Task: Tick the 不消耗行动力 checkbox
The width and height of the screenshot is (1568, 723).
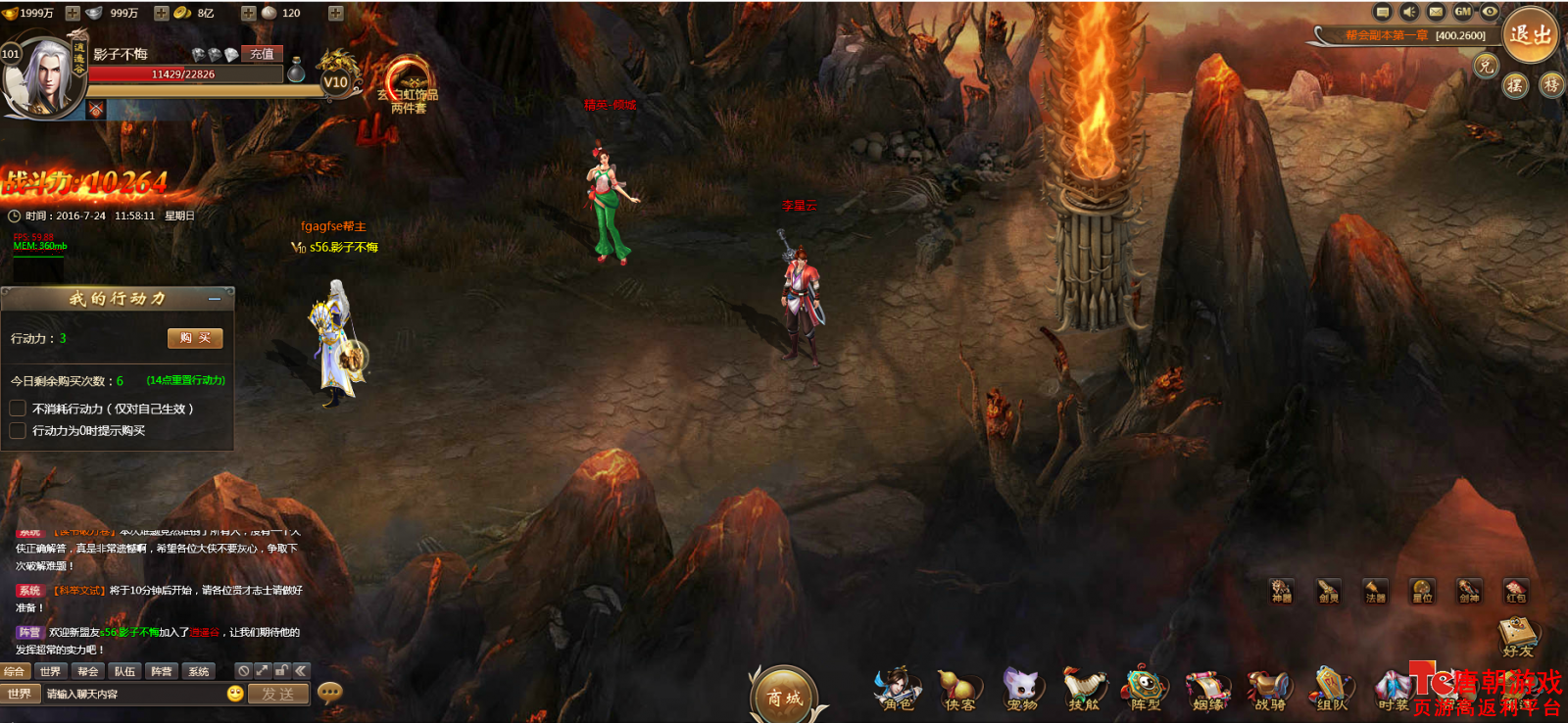Action: click(18, 409)
